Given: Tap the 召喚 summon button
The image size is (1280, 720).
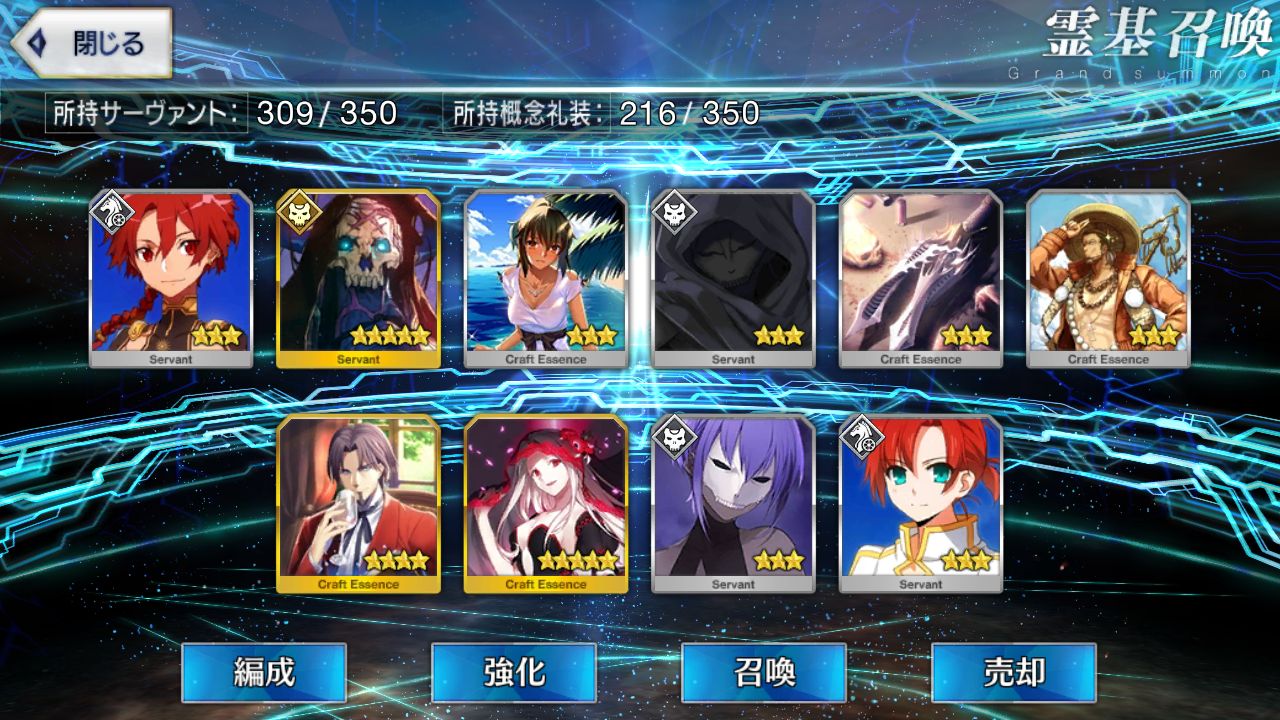Looking at the screenshot, I should click(764, 672).
